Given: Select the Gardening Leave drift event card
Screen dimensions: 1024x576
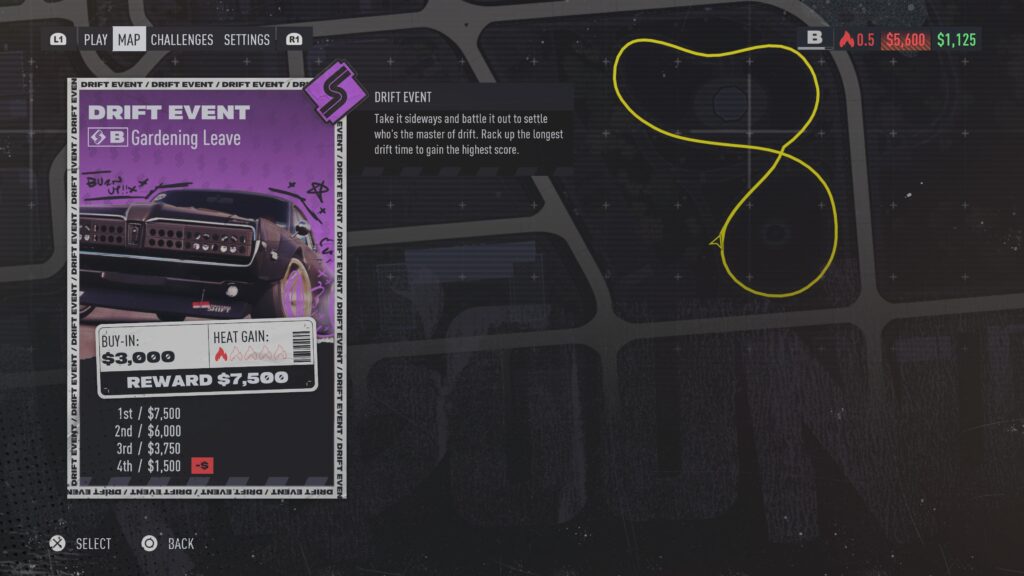Looking at the screenshot, I should click(x=207, y=288).
